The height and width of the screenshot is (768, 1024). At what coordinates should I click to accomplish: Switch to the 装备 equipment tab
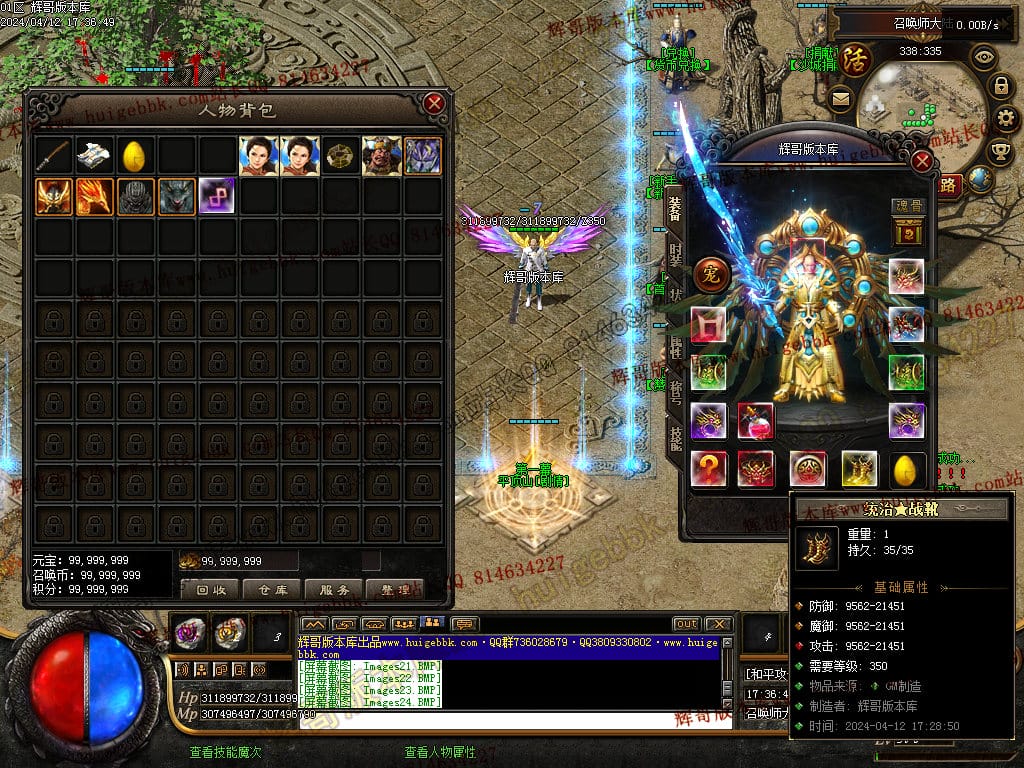point(675,208)
